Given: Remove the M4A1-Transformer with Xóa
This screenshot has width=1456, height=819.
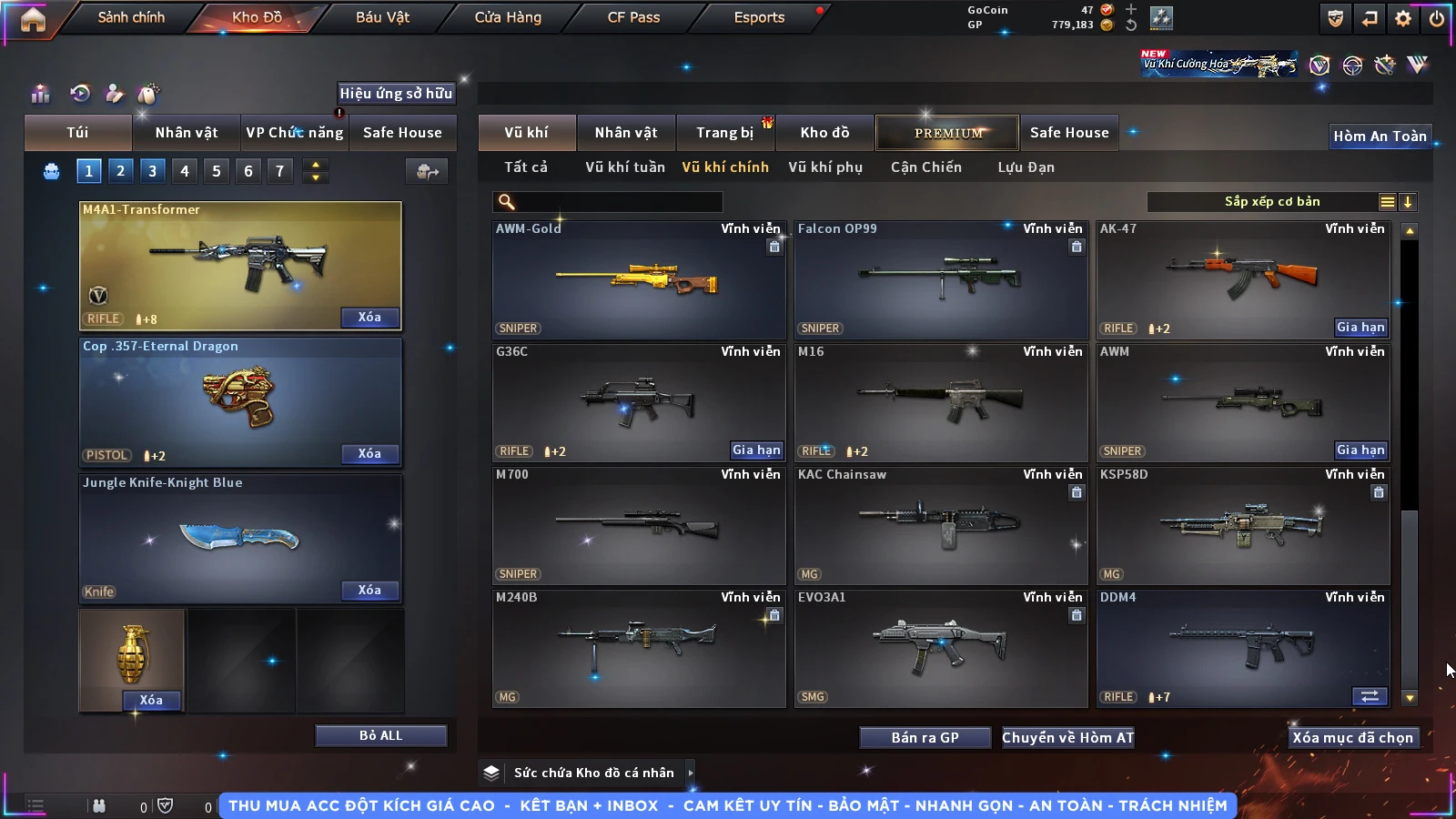Looking at the screenshot, I should click(369, 318).
